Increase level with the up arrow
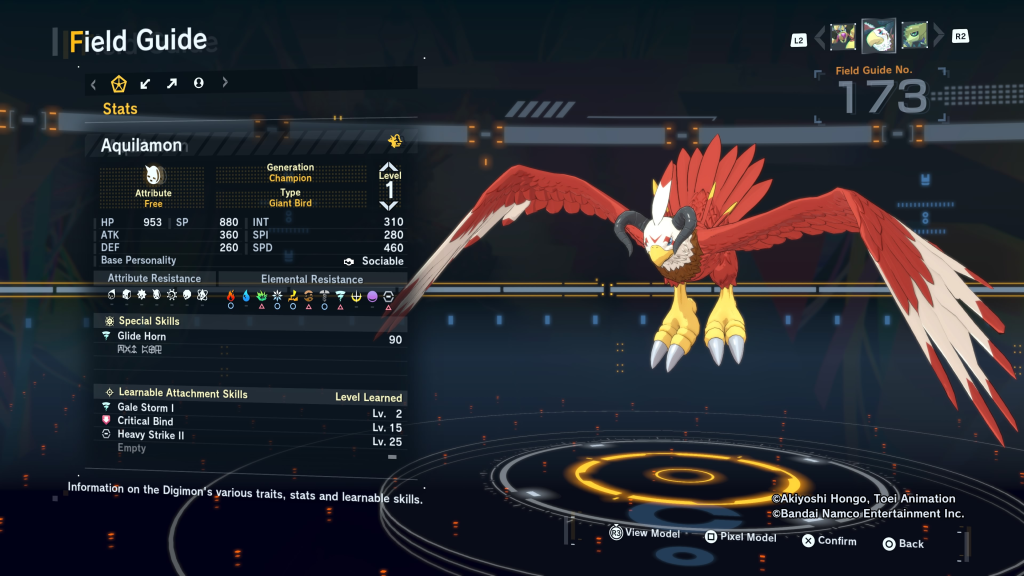 click(x=389, y=167)
